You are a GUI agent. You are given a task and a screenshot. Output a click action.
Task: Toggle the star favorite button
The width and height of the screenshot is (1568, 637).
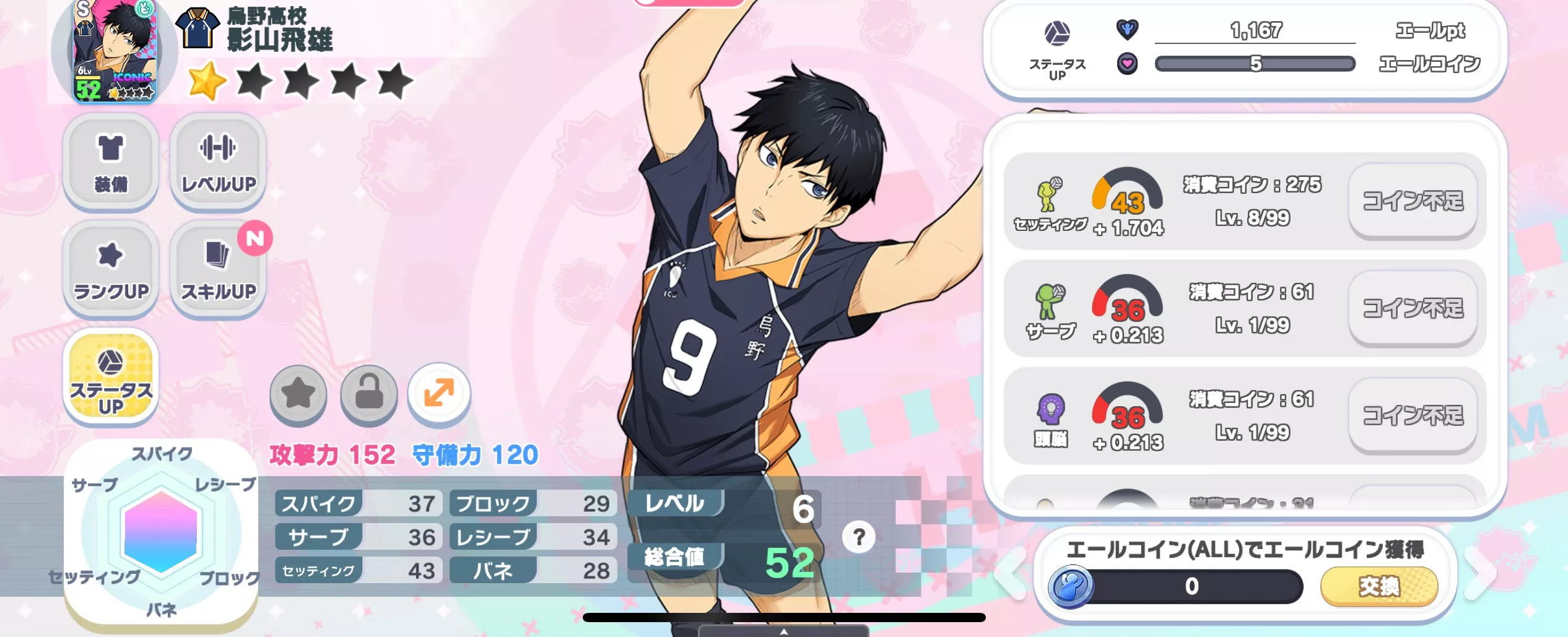pos(298,394)
